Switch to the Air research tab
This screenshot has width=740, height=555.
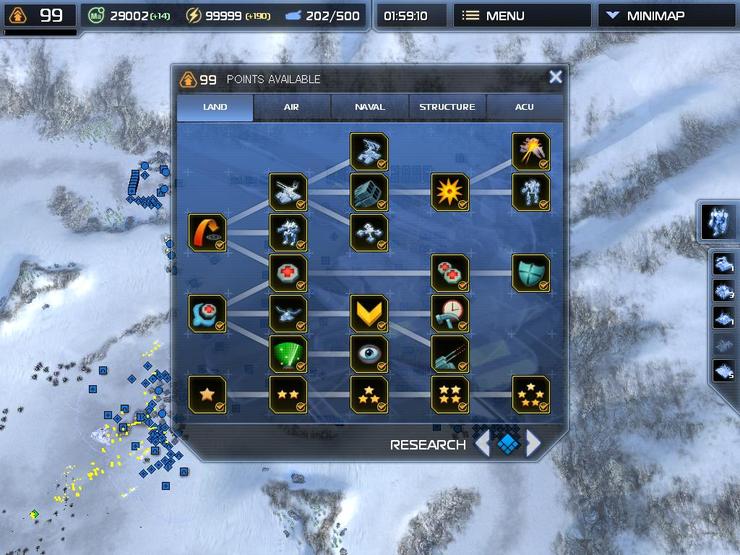coord(292,107)
